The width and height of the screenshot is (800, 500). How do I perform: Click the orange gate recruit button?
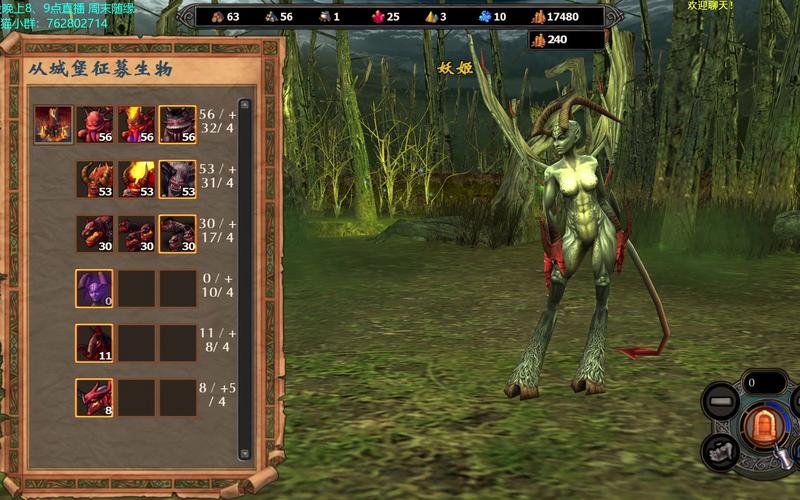764,427
